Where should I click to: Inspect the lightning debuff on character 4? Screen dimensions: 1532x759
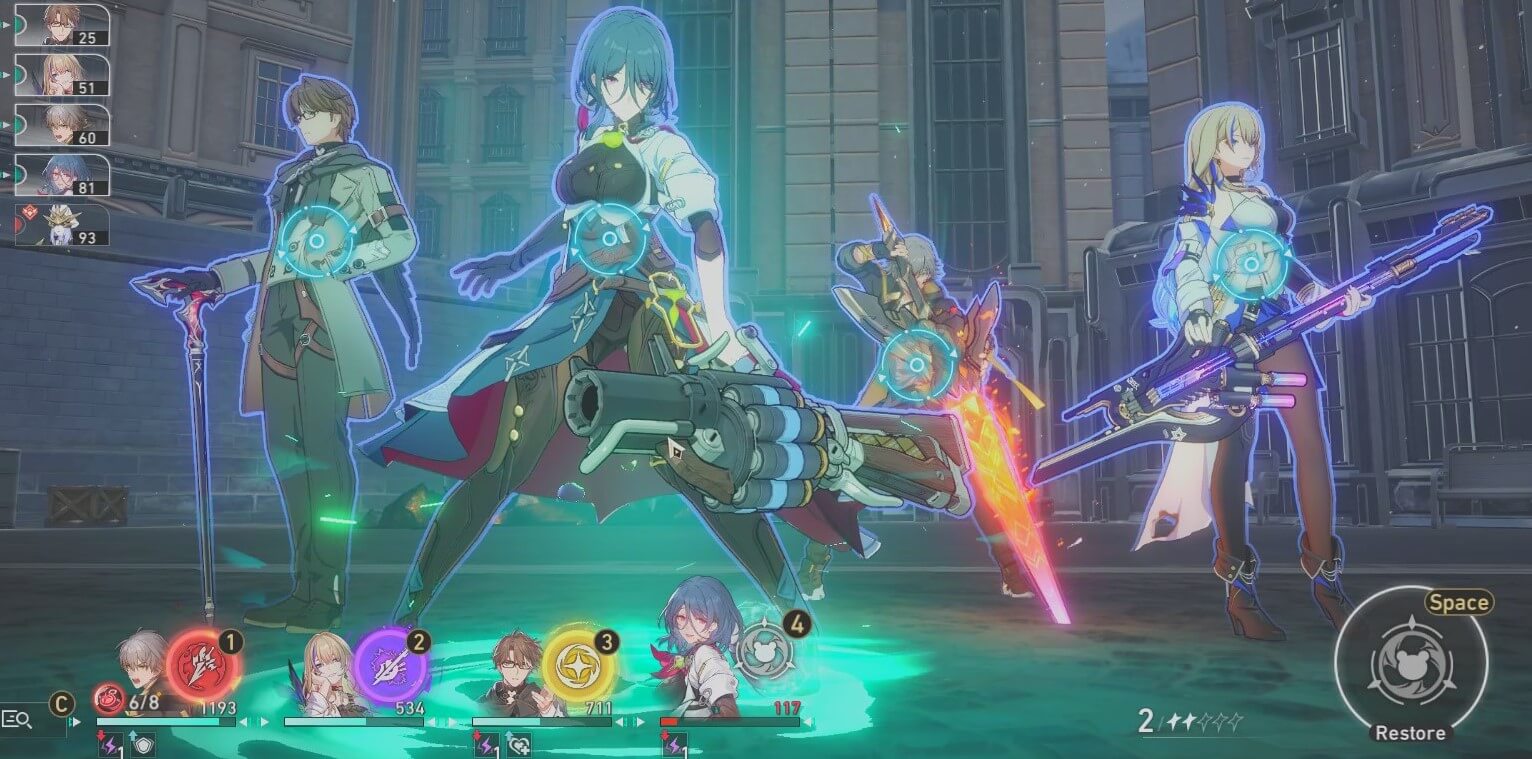pos(675,744)
